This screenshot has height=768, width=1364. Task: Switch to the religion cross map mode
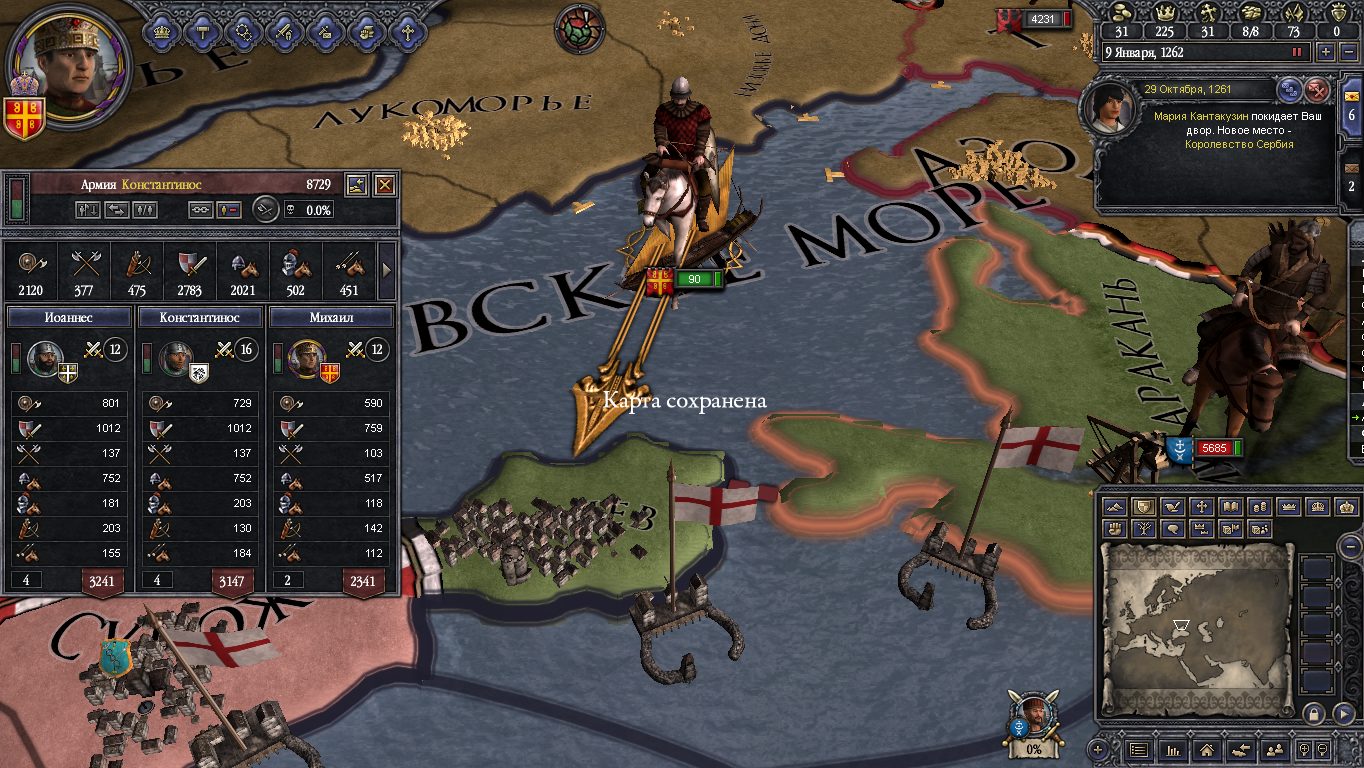point(1202,507)
